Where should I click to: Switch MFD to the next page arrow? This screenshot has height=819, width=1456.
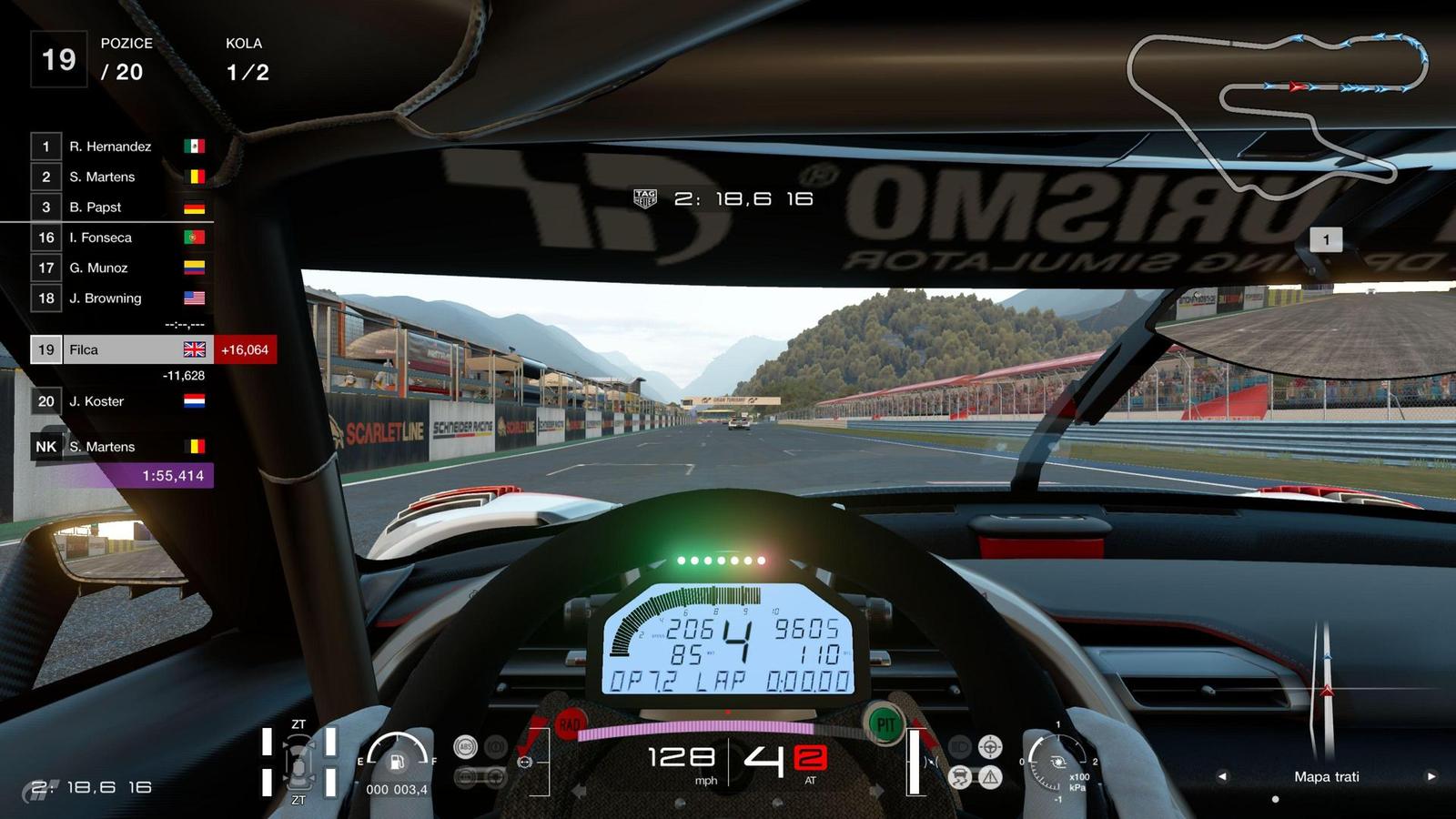pyautogui.click(x=1431, y=776)
